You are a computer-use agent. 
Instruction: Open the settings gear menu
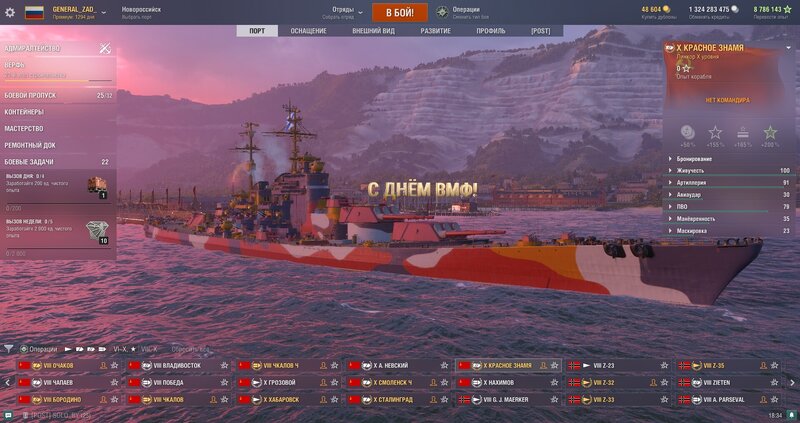pyautogui.click(x=10, y=12)
